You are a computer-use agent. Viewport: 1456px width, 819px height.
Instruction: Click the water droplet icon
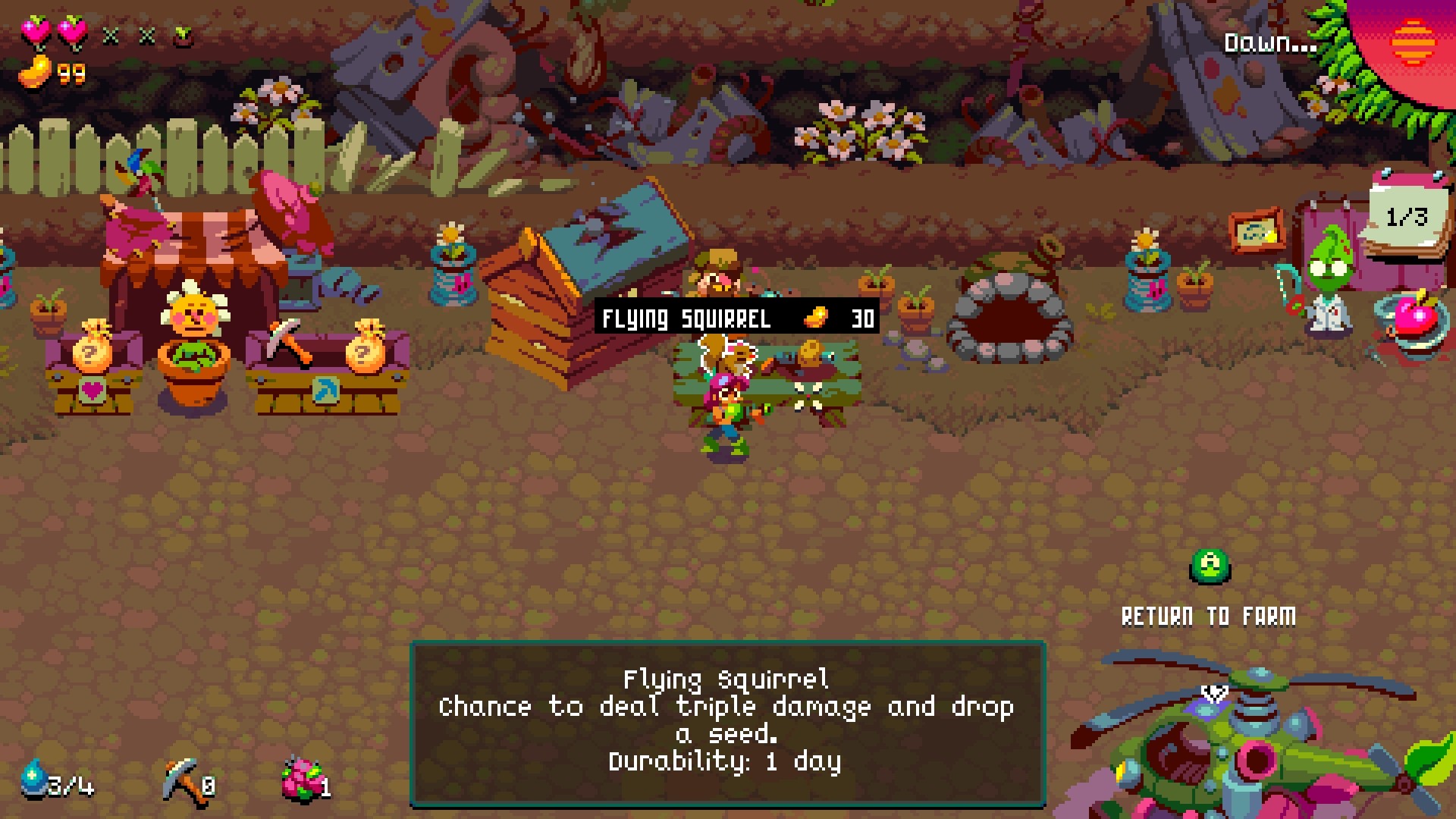(x=34, y=779)
